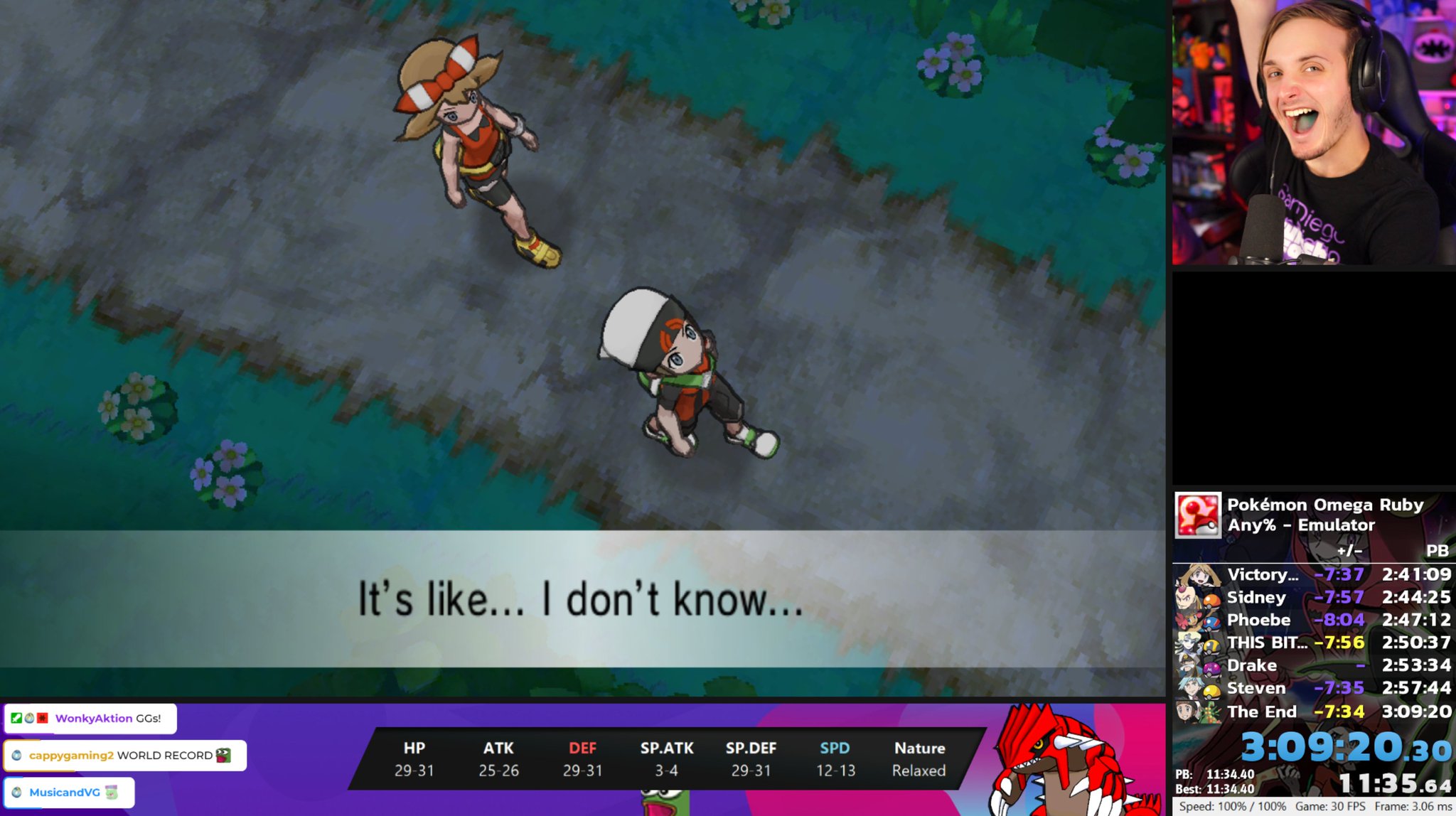The image size is (1456, 816).
Task: Click the Pokémon Omega Ruby game icon
Action: pos(1198,515)
